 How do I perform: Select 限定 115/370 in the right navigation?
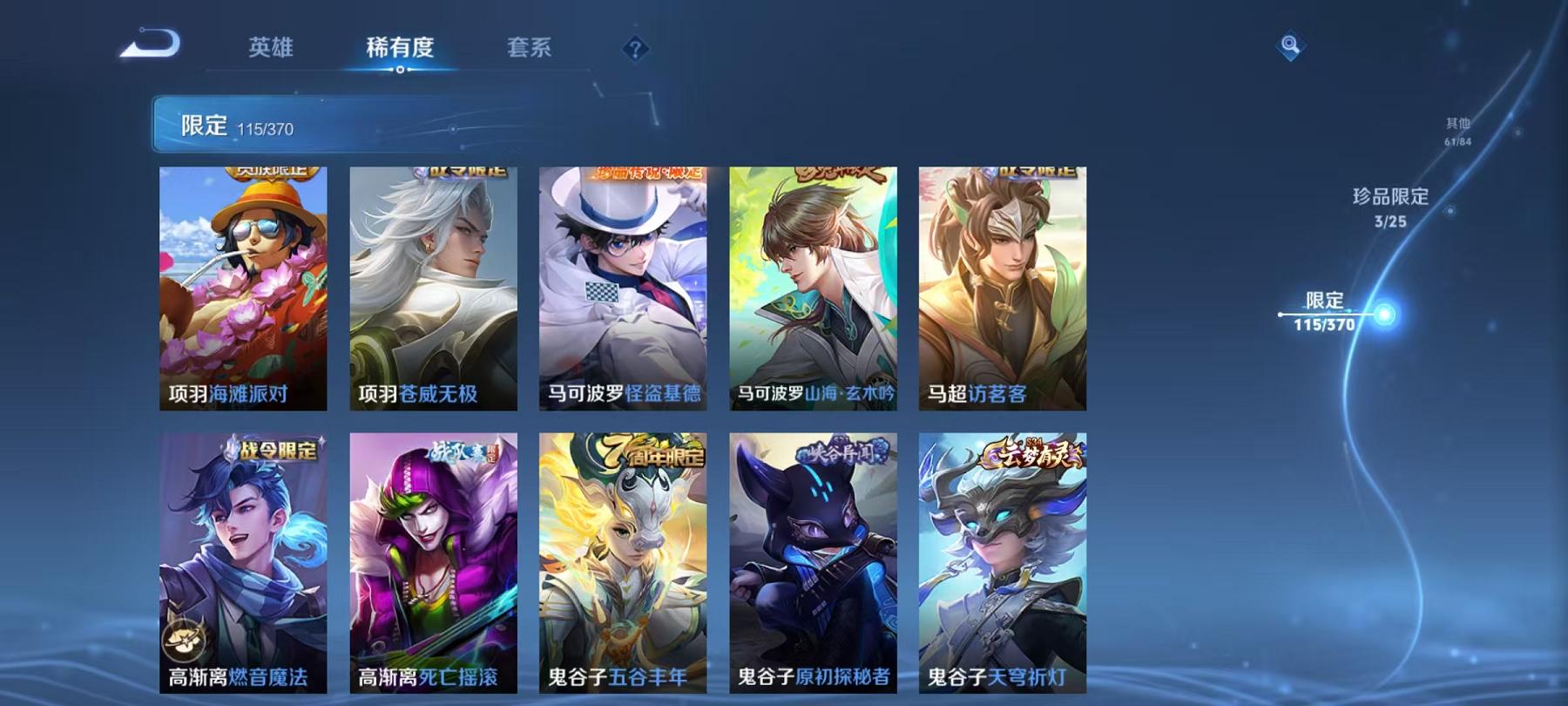1325,311
